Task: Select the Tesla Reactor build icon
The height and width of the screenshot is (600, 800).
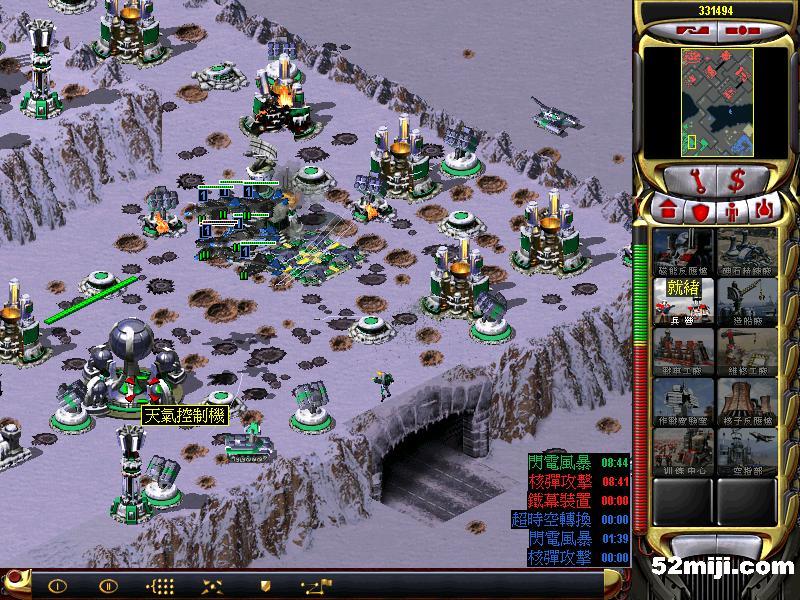Action: (x=684, y=251)
